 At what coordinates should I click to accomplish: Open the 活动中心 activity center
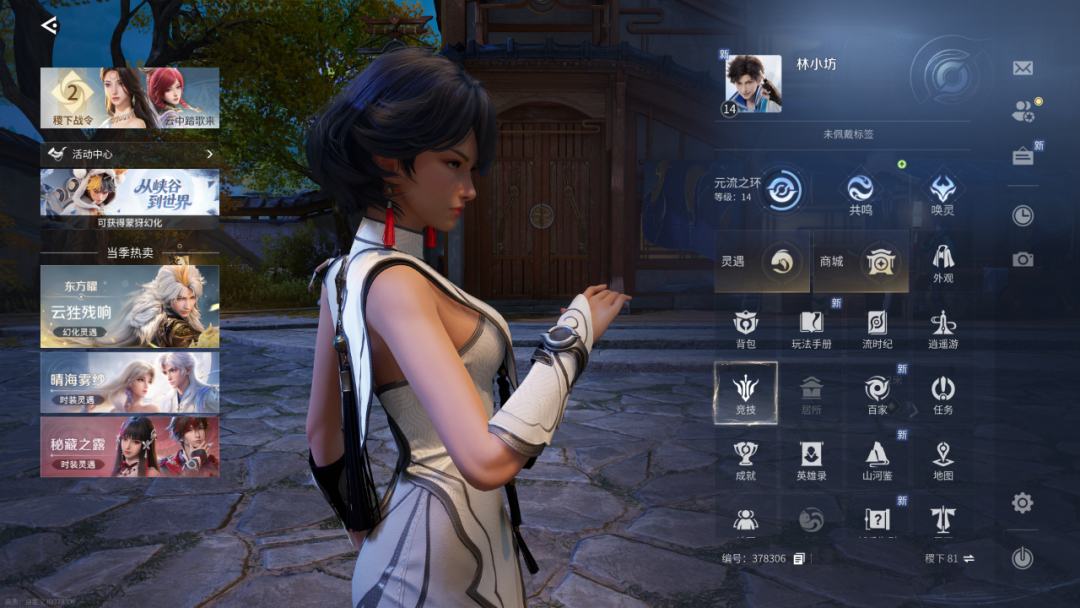click(130, 154)
